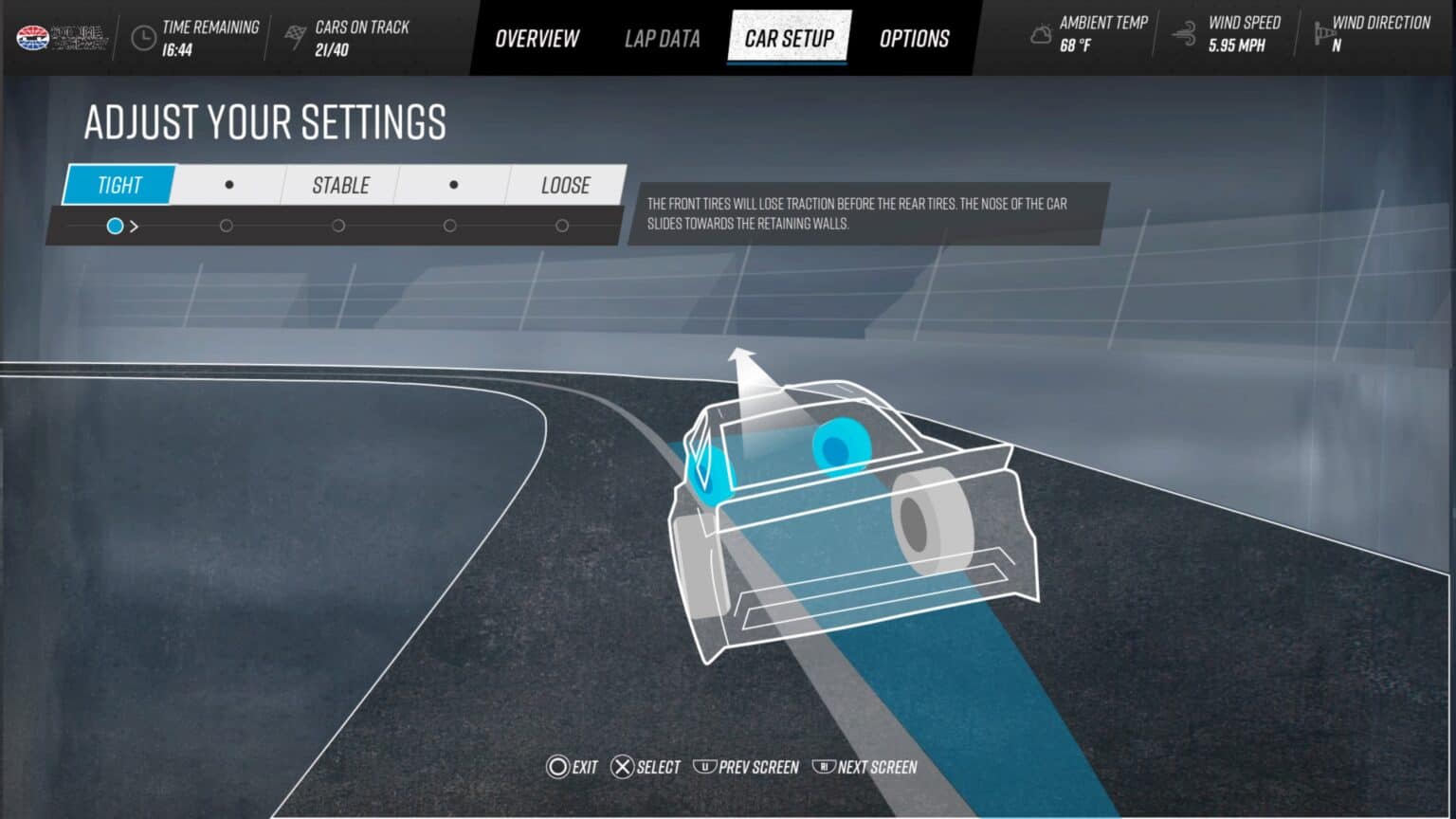Select the dot between TIGHT and STABLE
Viewport: 1456px width, 819px height.
[227, 185]
